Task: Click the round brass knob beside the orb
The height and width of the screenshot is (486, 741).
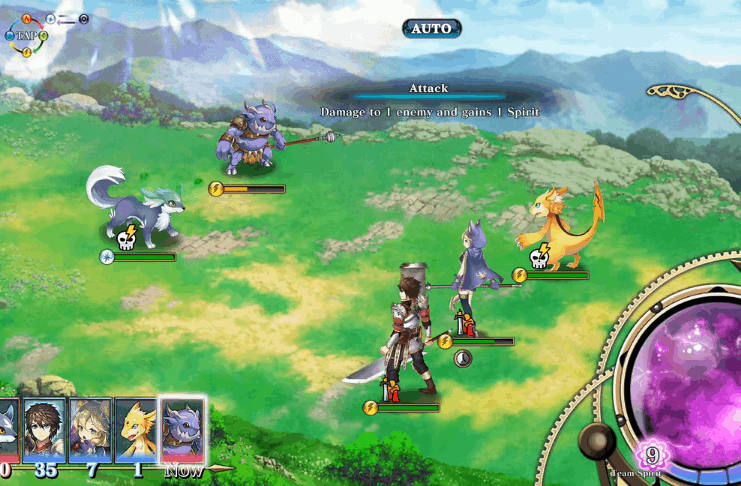Action: click(598, 441)
